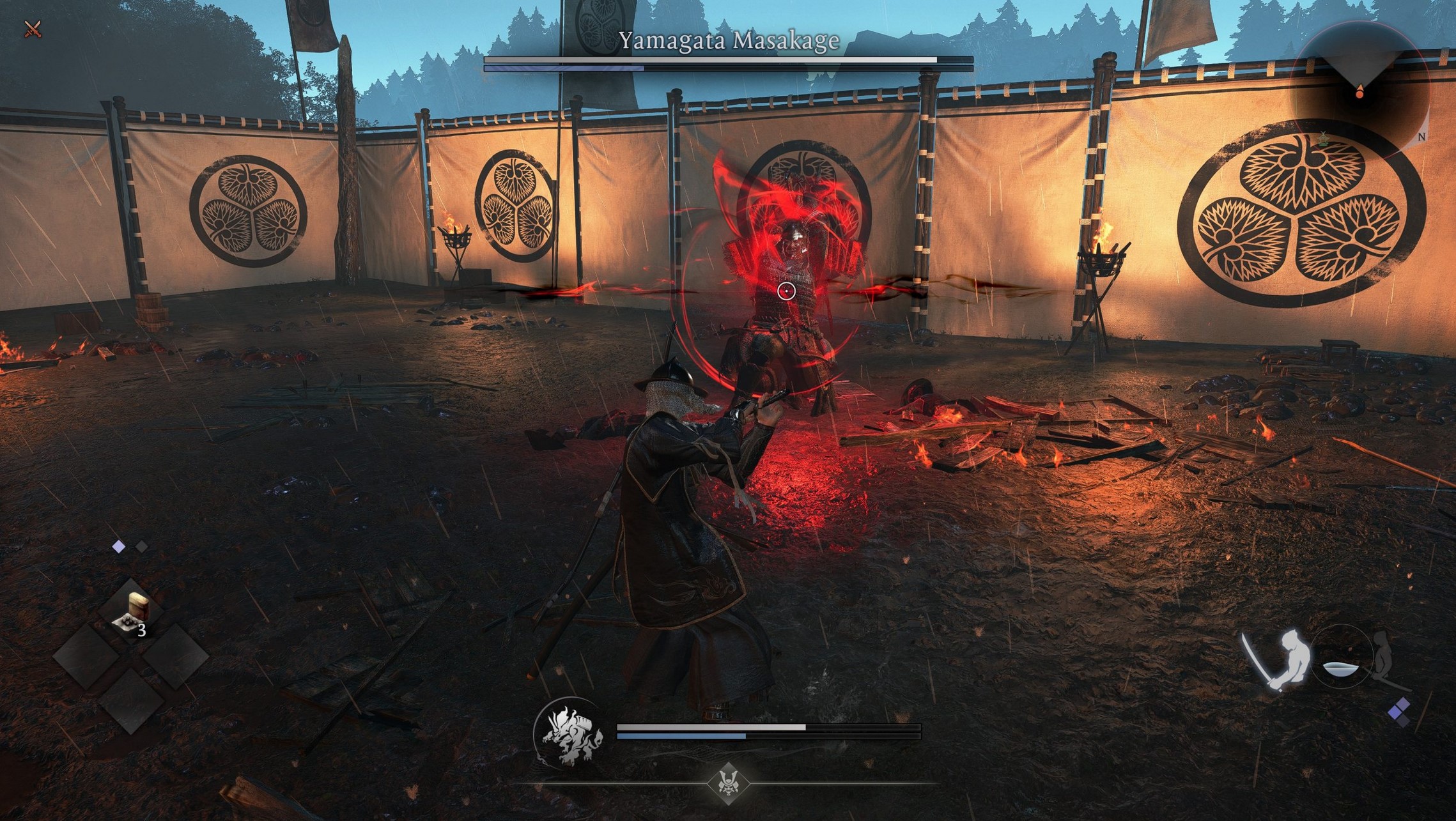Activate the guardian spirit beast emblem

[570, 735]
